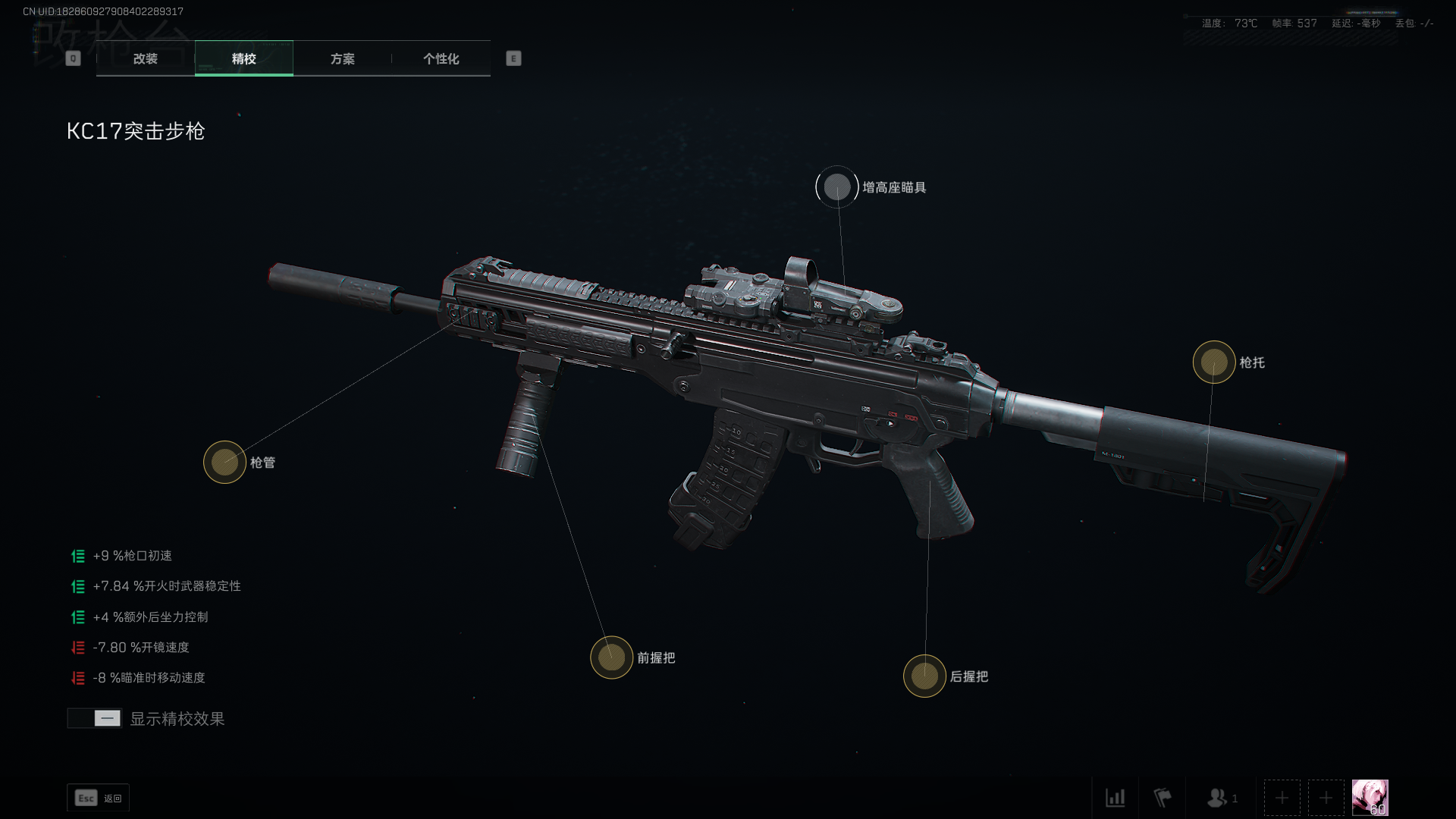Select the 精校 tab
This screenshot has height=819, width=1456.
coord(243,58)
